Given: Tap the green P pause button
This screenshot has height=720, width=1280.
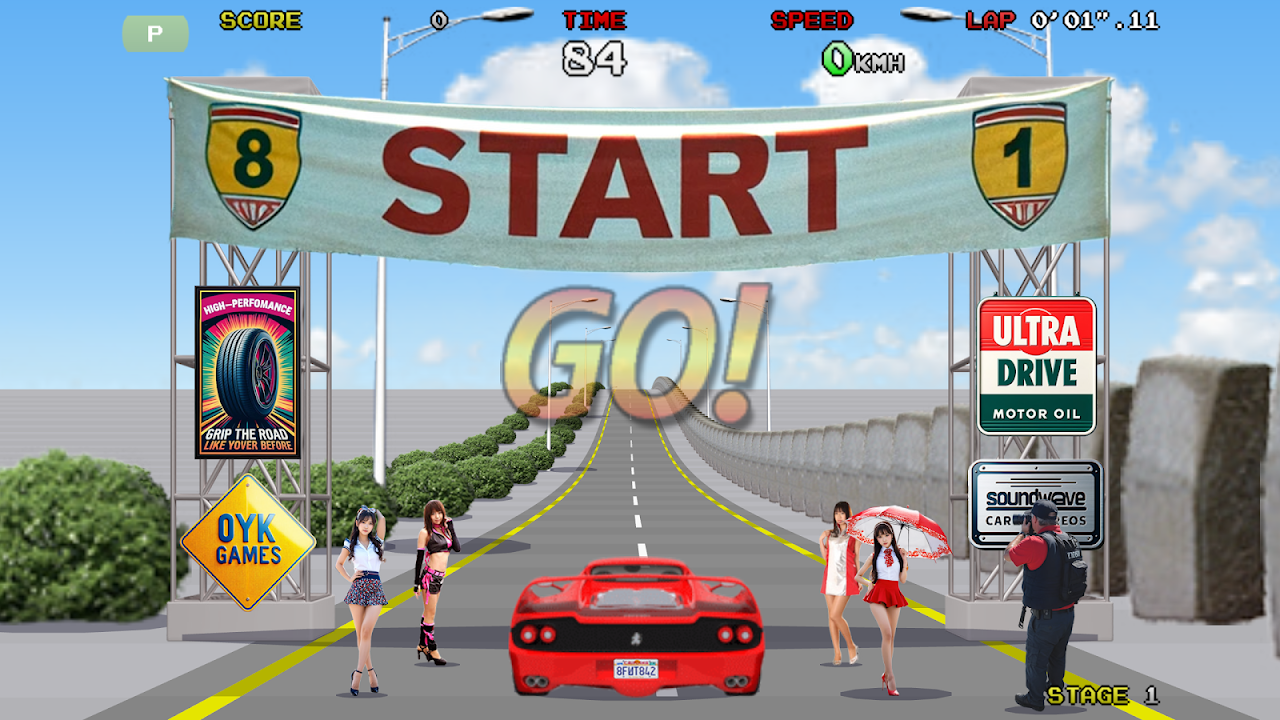Looking at the screenshot, I should [155, 34].
